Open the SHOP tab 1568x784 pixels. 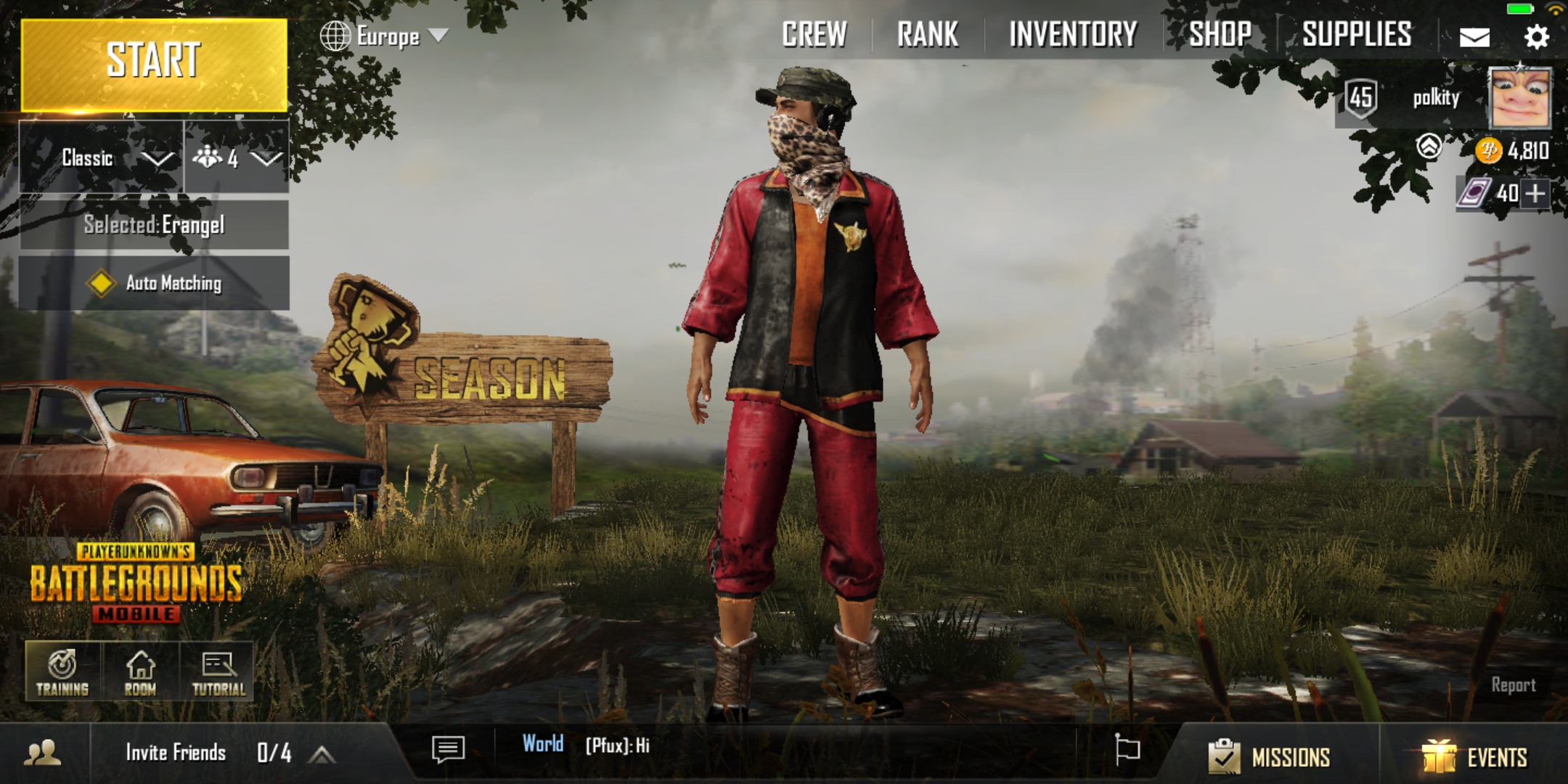[x=1220, y=33]
